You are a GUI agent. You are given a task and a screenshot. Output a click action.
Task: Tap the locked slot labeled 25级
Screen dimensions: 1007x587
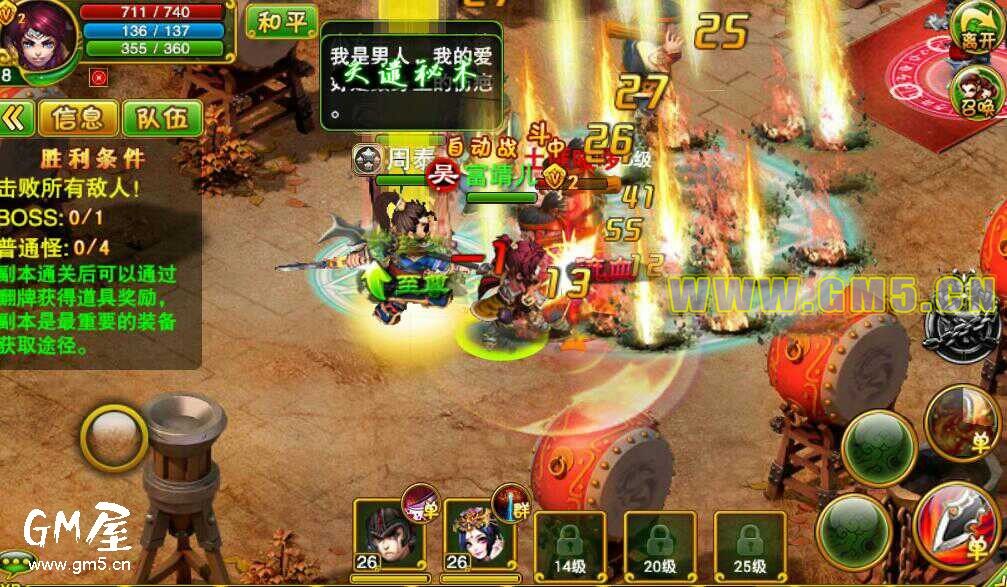[749, 546]
